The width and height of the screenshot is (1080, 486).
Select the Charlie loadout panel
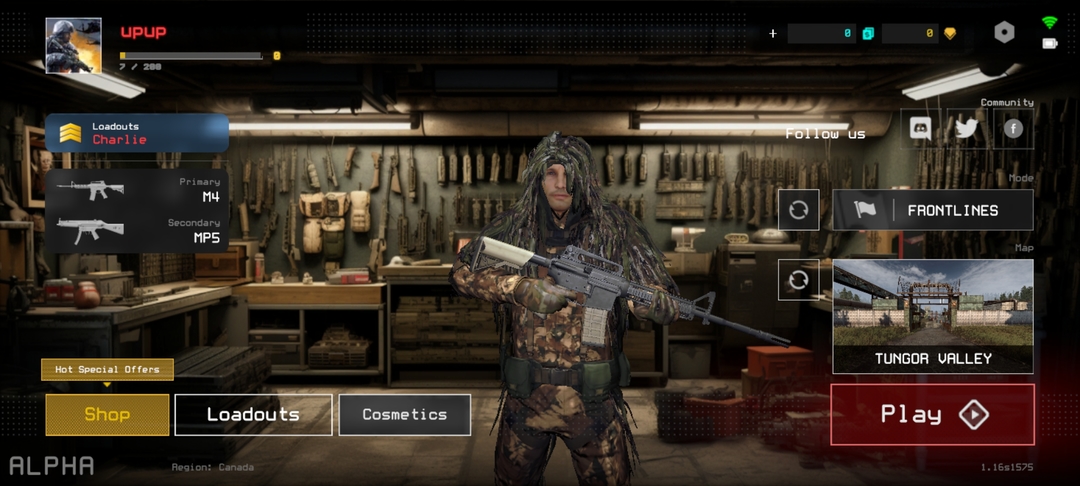[137, 133]
